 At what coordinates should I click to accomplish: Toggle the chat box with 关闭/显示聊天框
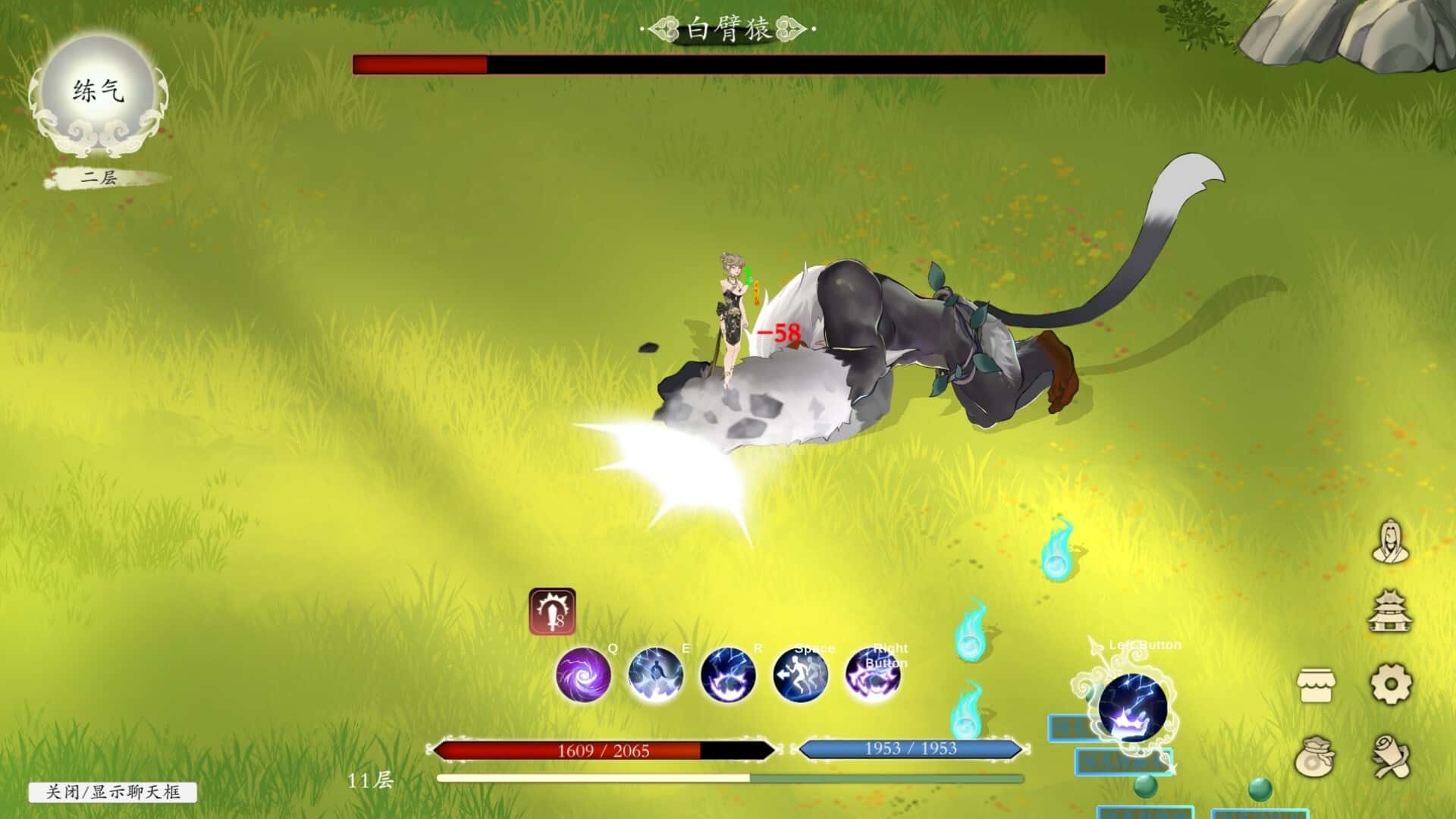click(x=113, y=792)
